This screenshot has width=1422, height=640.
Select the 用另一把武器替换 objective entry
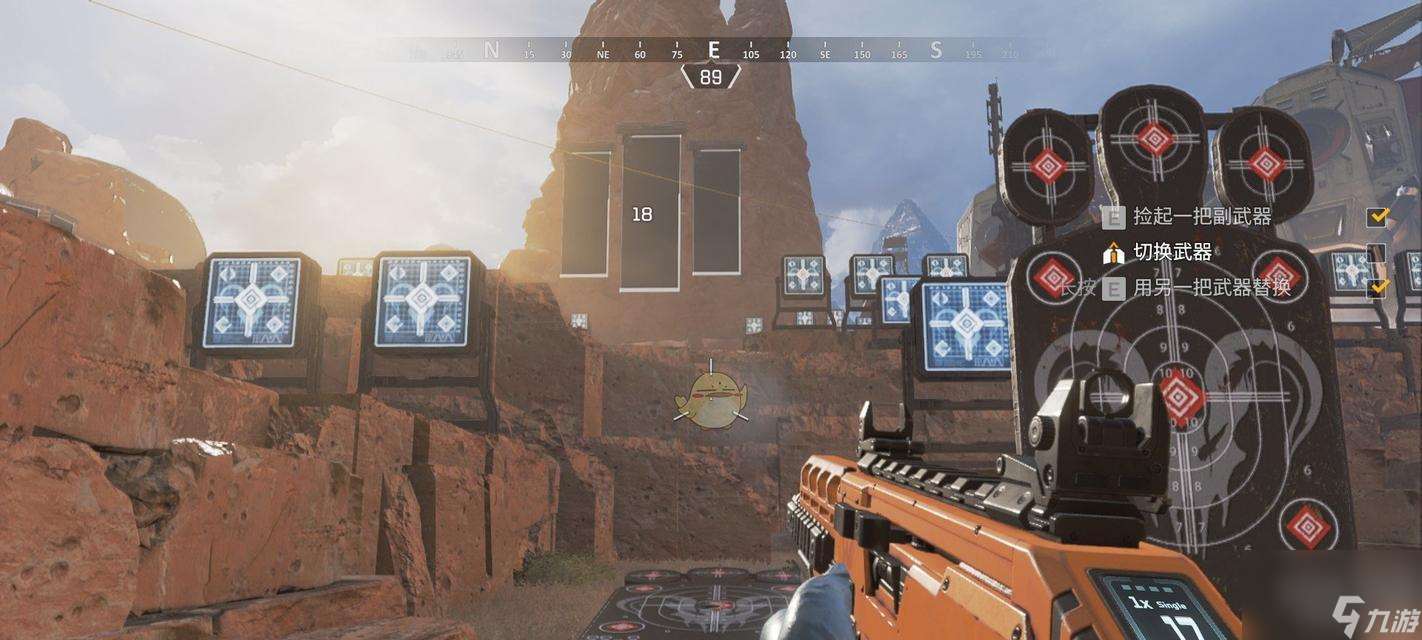(1211, 288)
